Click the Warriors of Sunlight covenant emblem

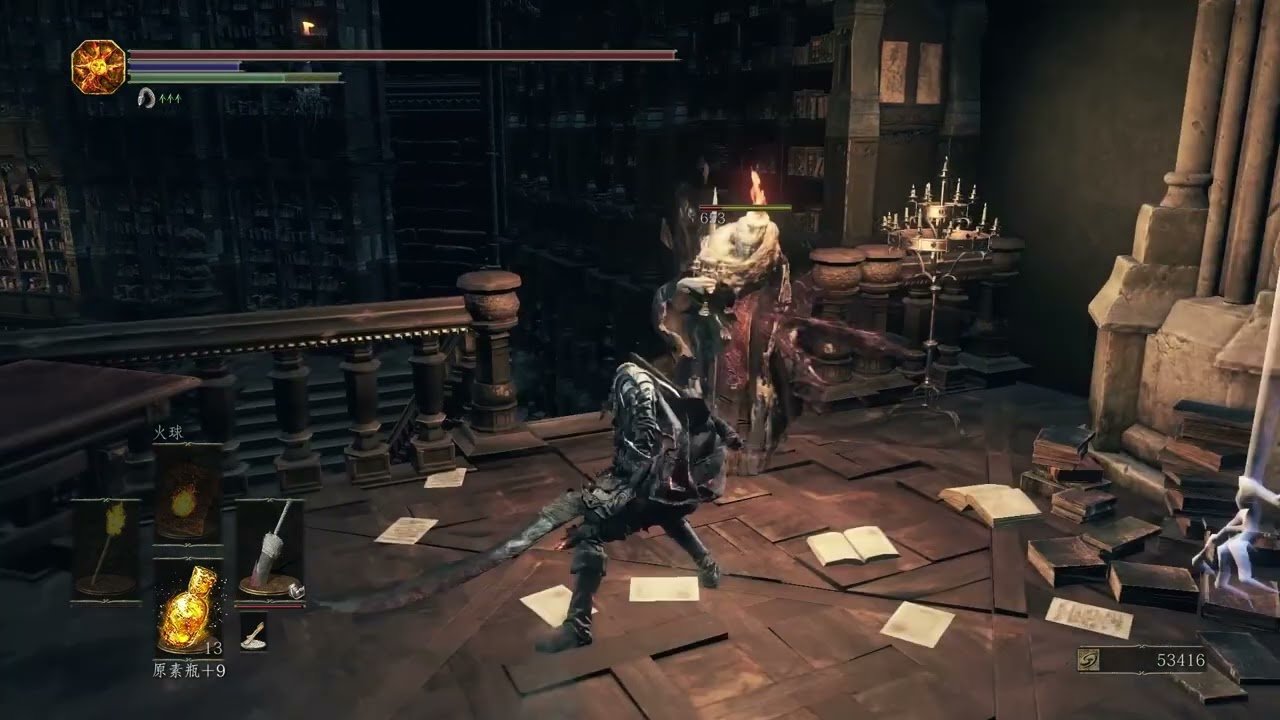pos(95,66)
